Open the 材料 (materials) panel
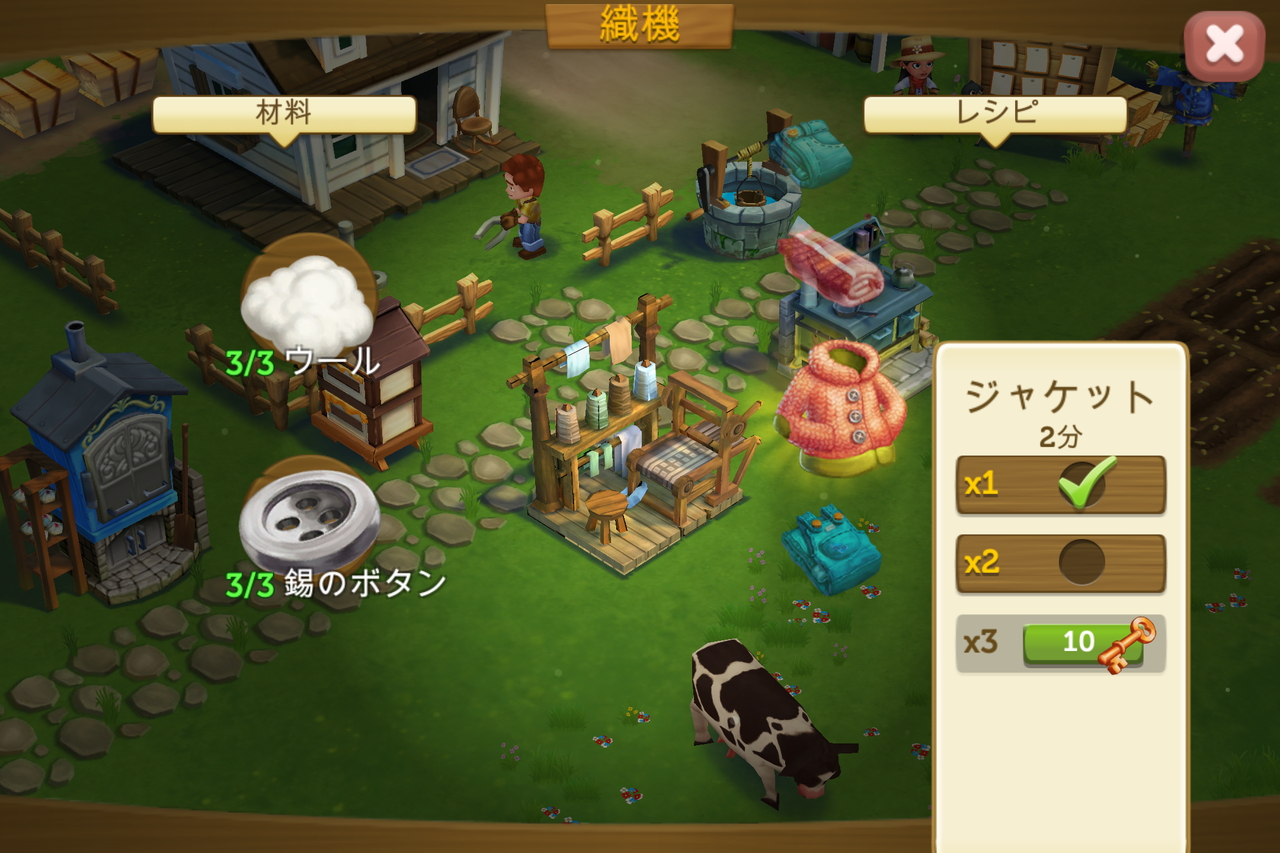This screenshot has width=1280, height=853. [x=283, y=112]
